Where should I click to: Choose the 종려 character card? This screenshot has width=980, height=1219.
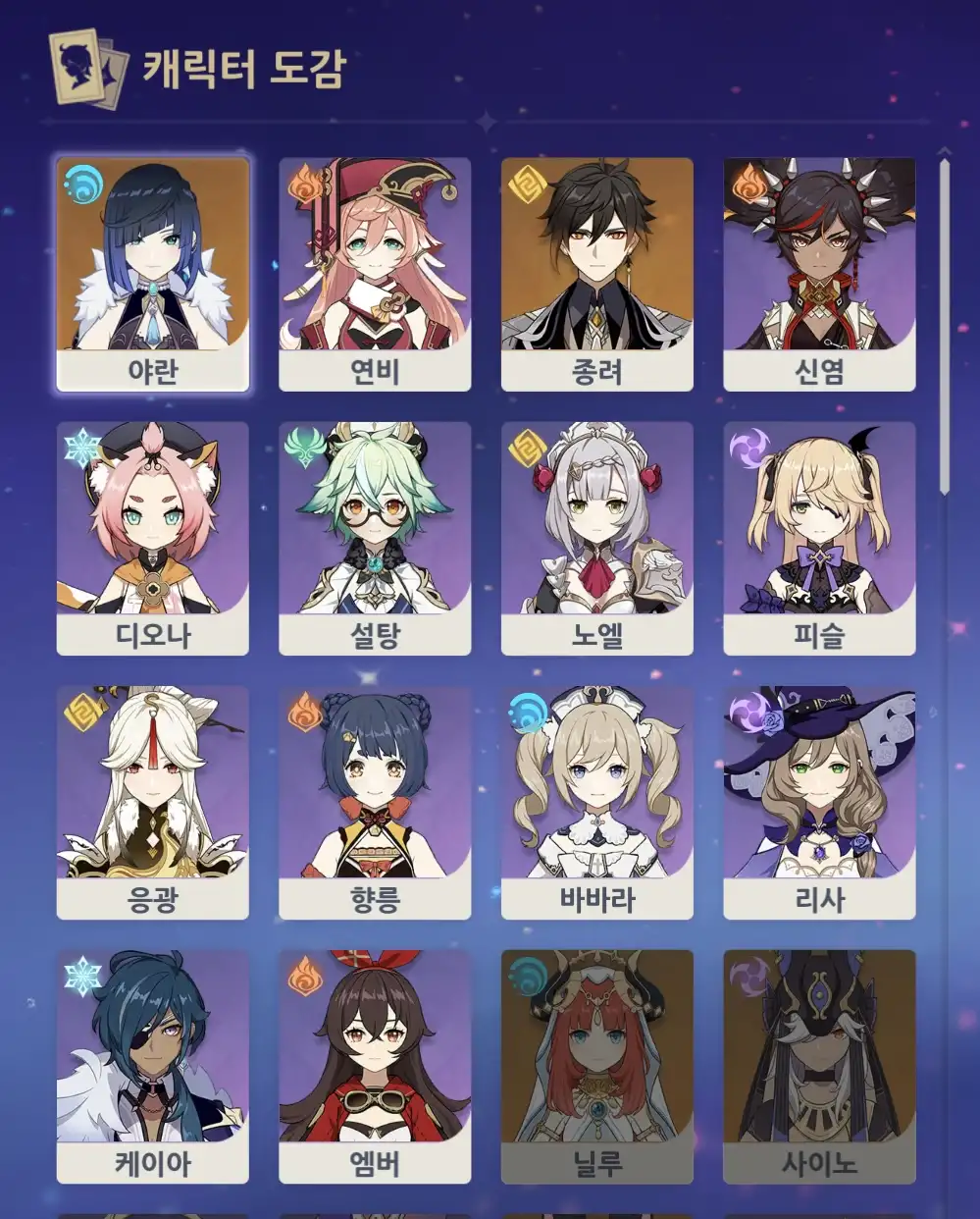(597, 274)
